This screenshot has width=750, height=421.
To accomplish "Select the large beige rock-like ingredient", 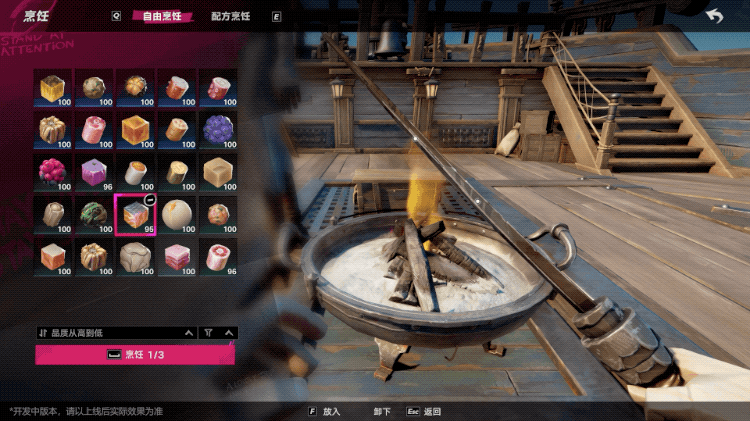I will point(135,256).
